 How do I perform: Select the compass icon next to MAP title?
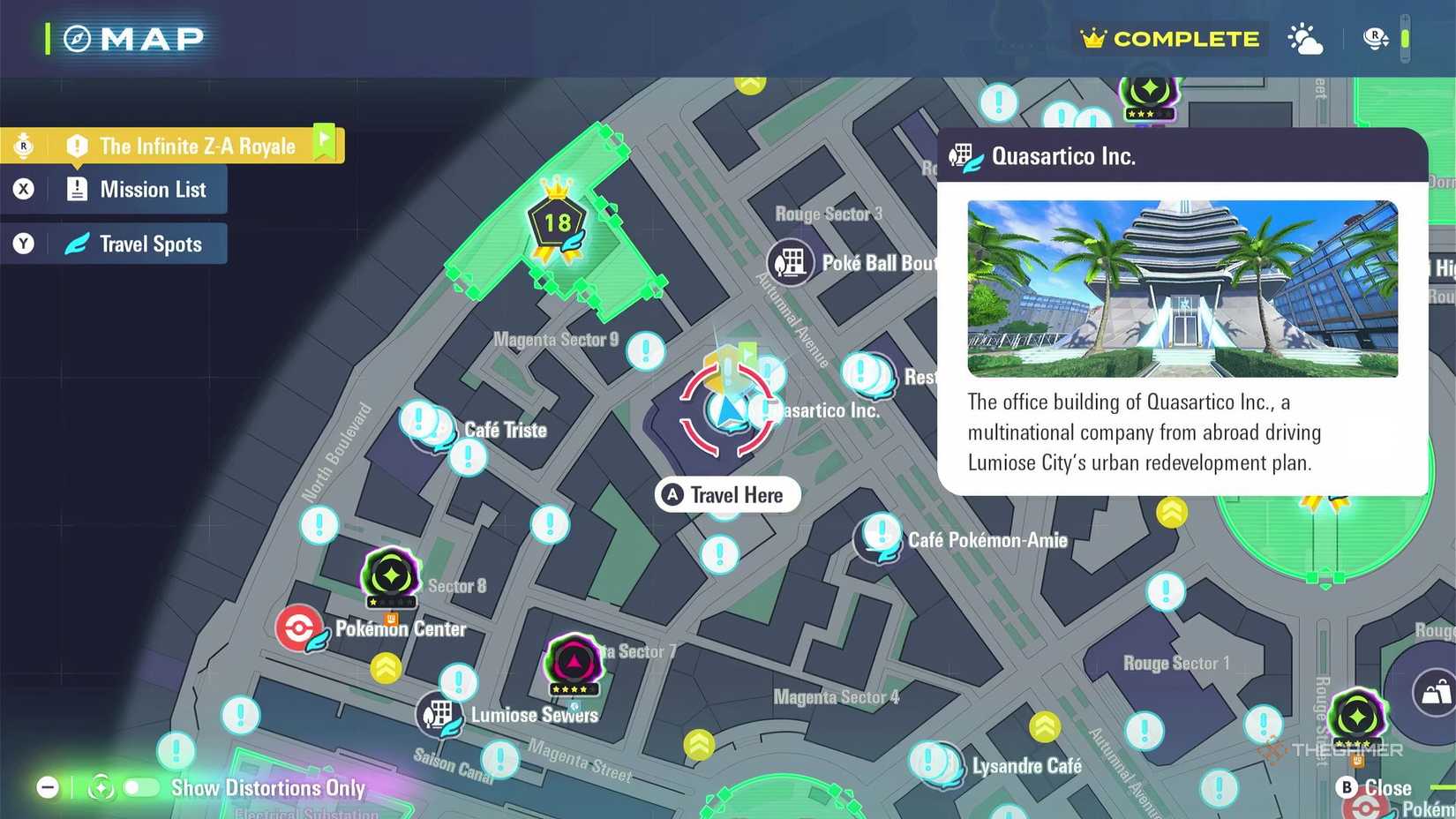pyautogui.click(x=76, y=38)
